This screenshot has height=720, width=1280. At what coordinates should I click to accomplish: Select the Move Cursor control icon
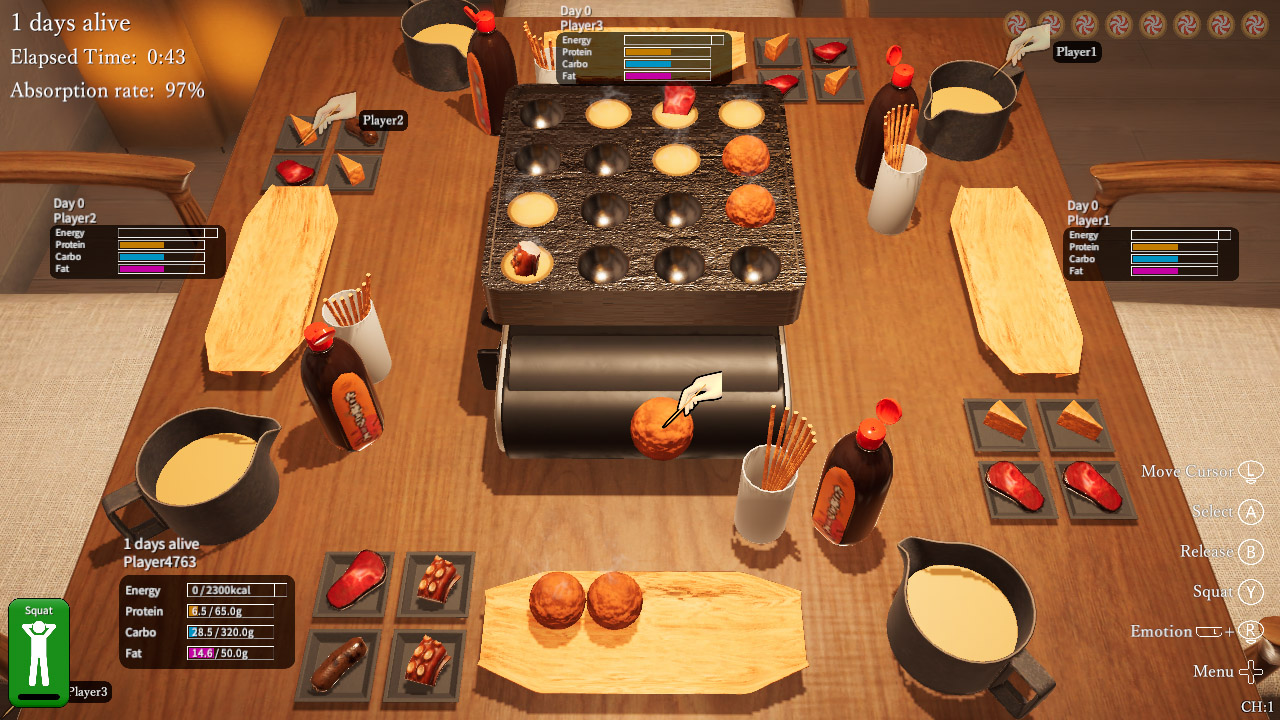[x=1250, y=471]
